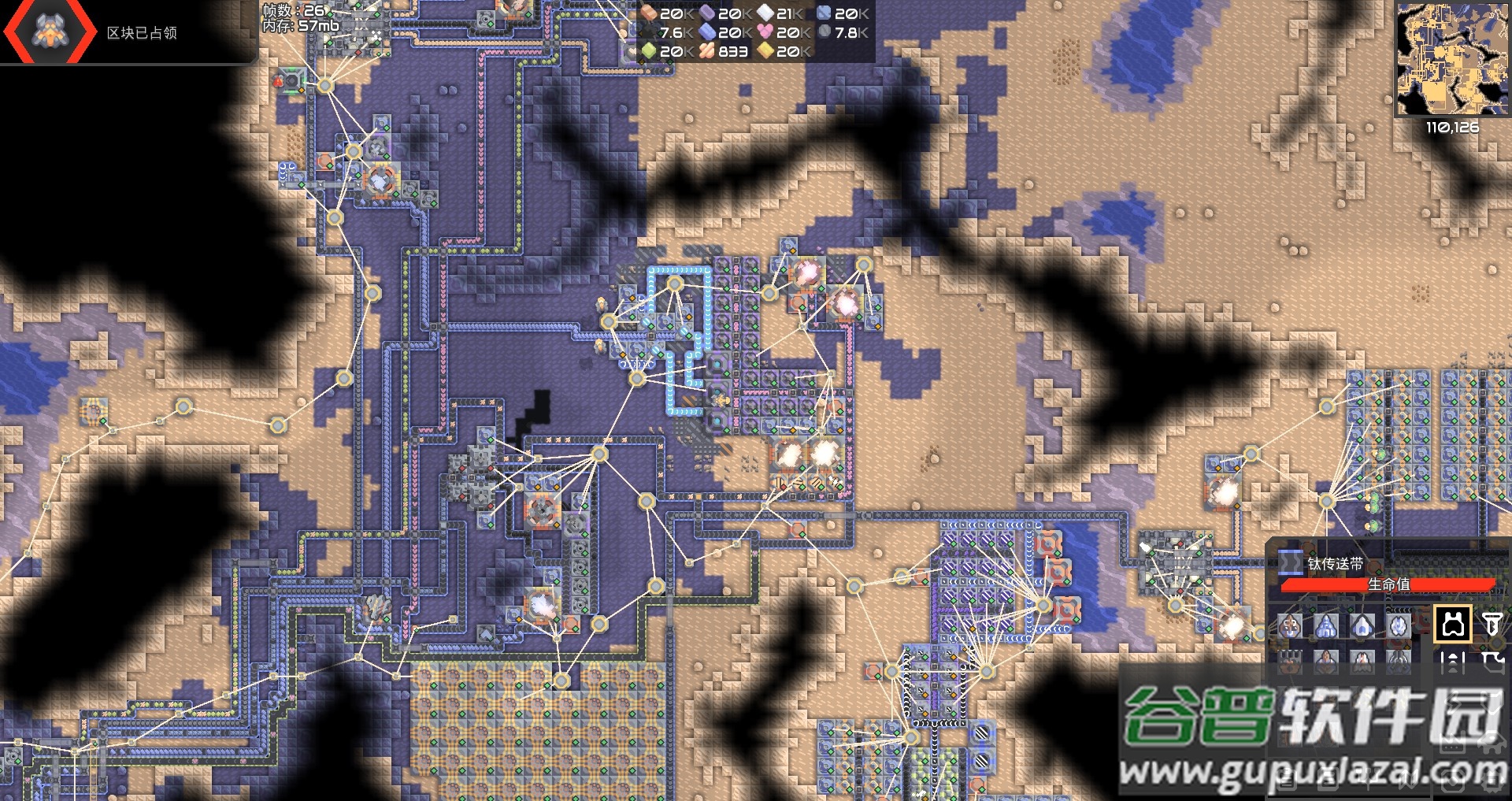Choose the orange-and-blue faced factory block
The height and width of the screenshot is (801, 1512).
tap(1290, 627)
